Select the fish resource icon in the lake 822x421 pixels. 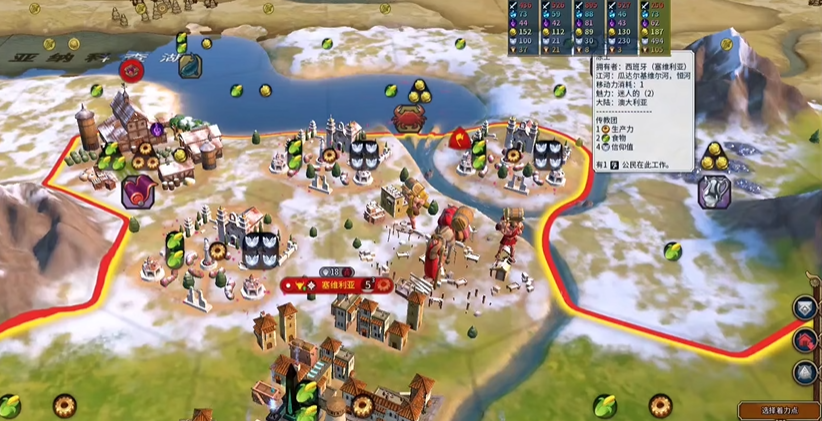[190, 66]
